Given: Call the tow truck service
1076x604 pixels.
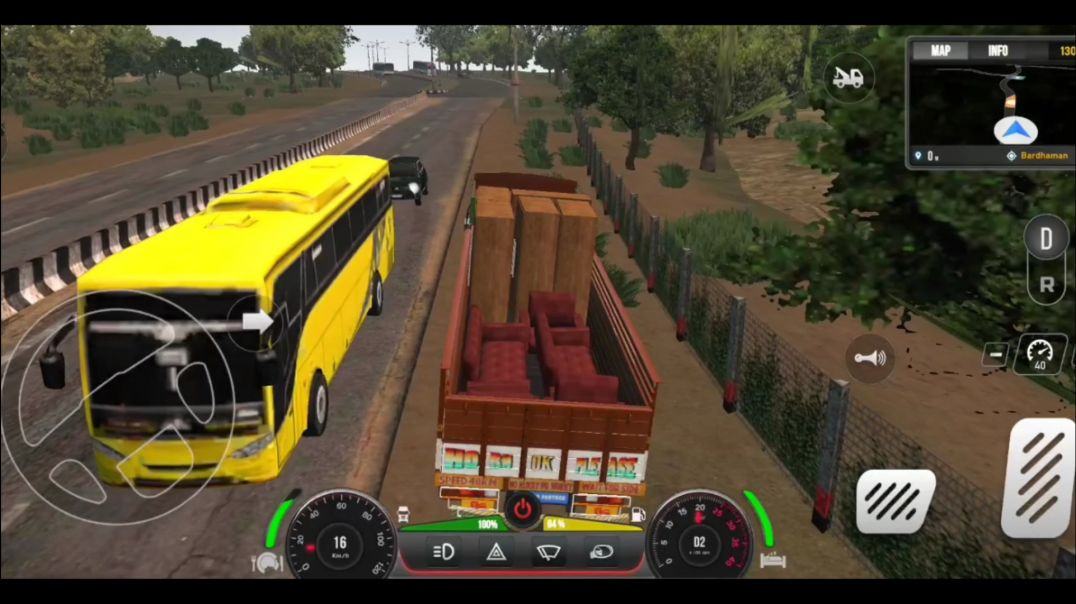Looking at the screenshot, I should click(849, 77).
